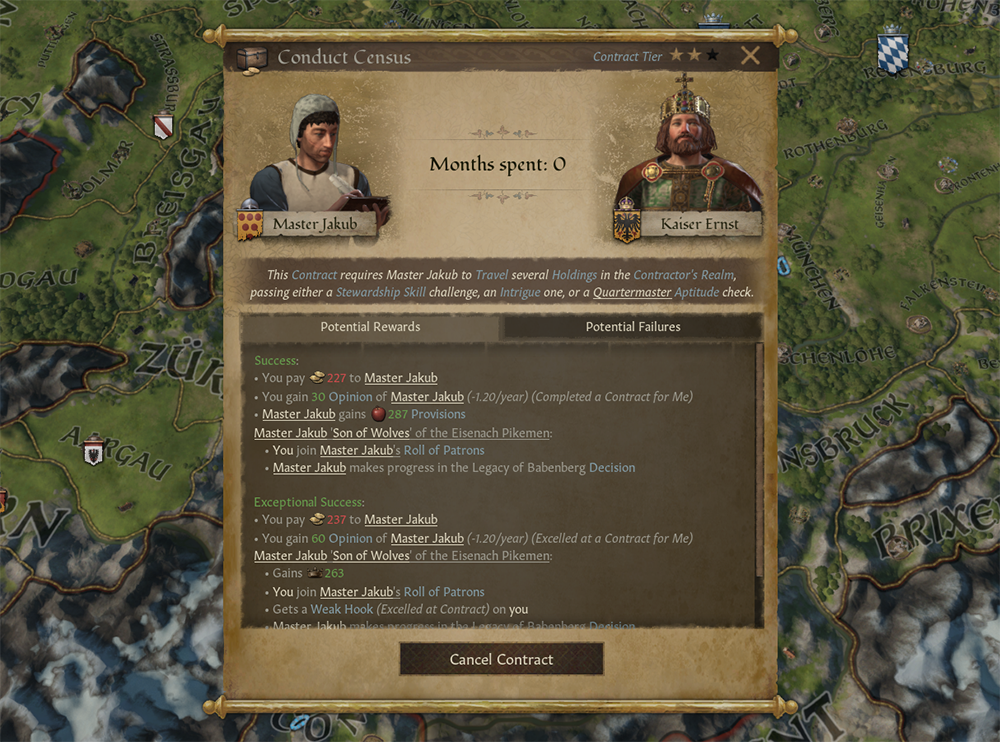
Task: Inspect Master Jakub's coat of arms
Action: [x=249, y=225]
